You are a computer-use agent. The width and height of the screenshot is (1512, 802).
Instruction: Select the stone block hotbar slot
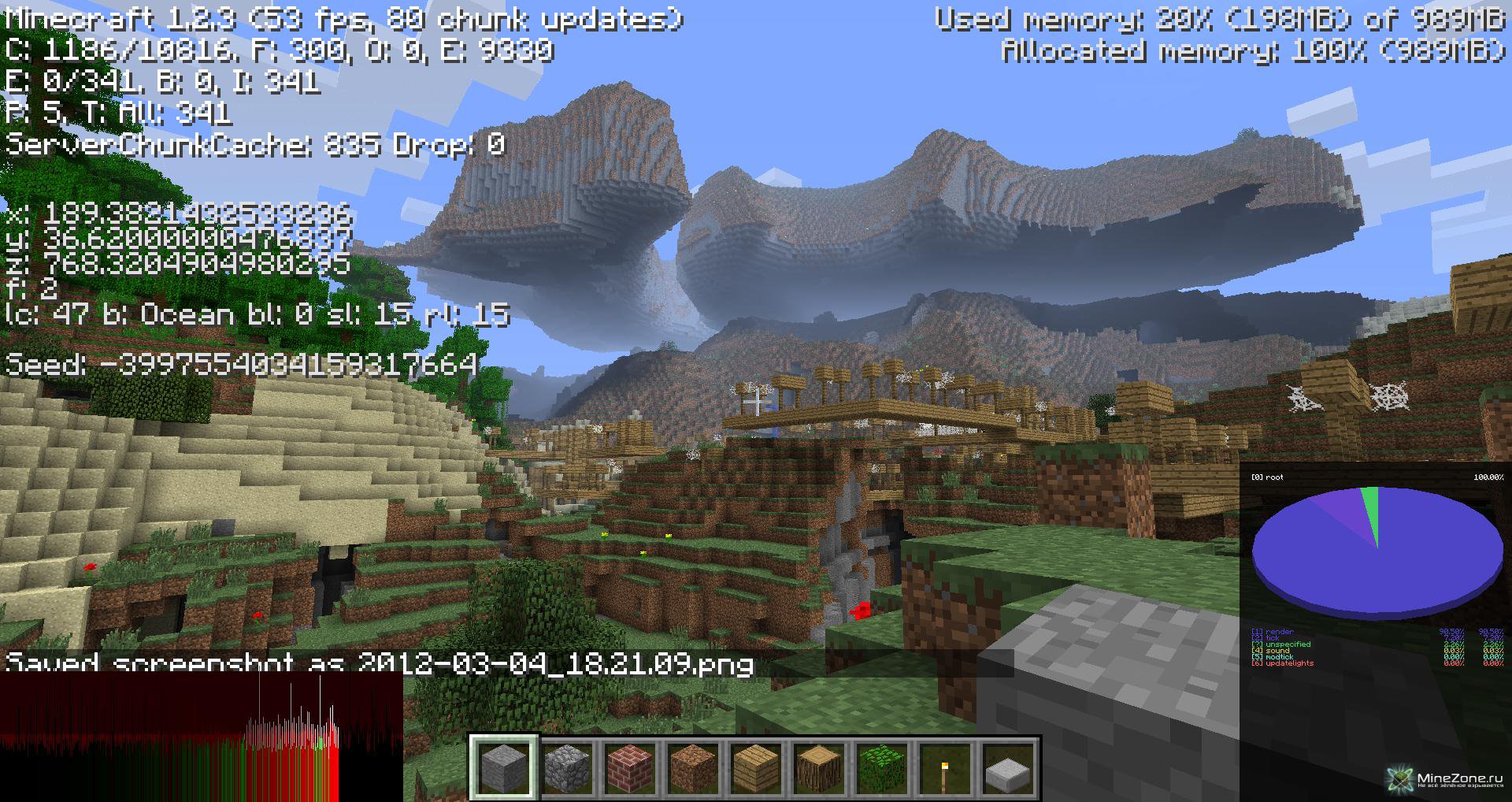coord(504,767)
